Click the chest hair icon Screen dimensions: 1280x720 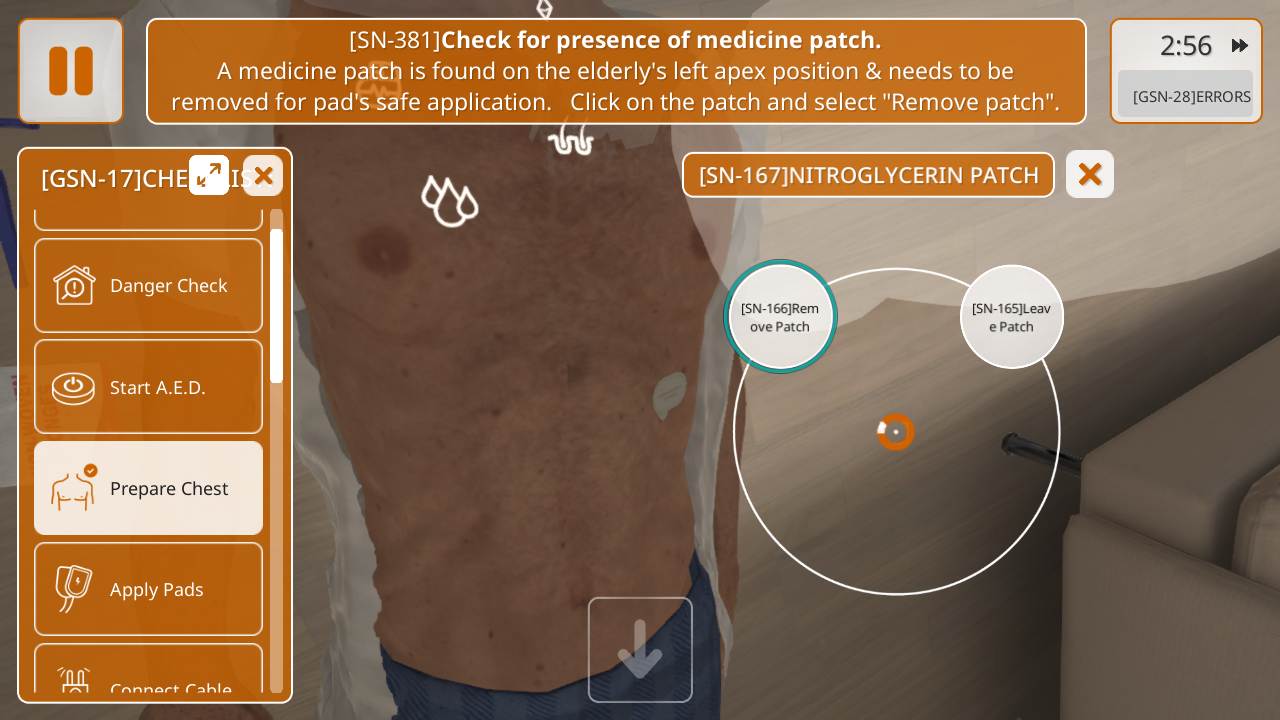point(571,138)
